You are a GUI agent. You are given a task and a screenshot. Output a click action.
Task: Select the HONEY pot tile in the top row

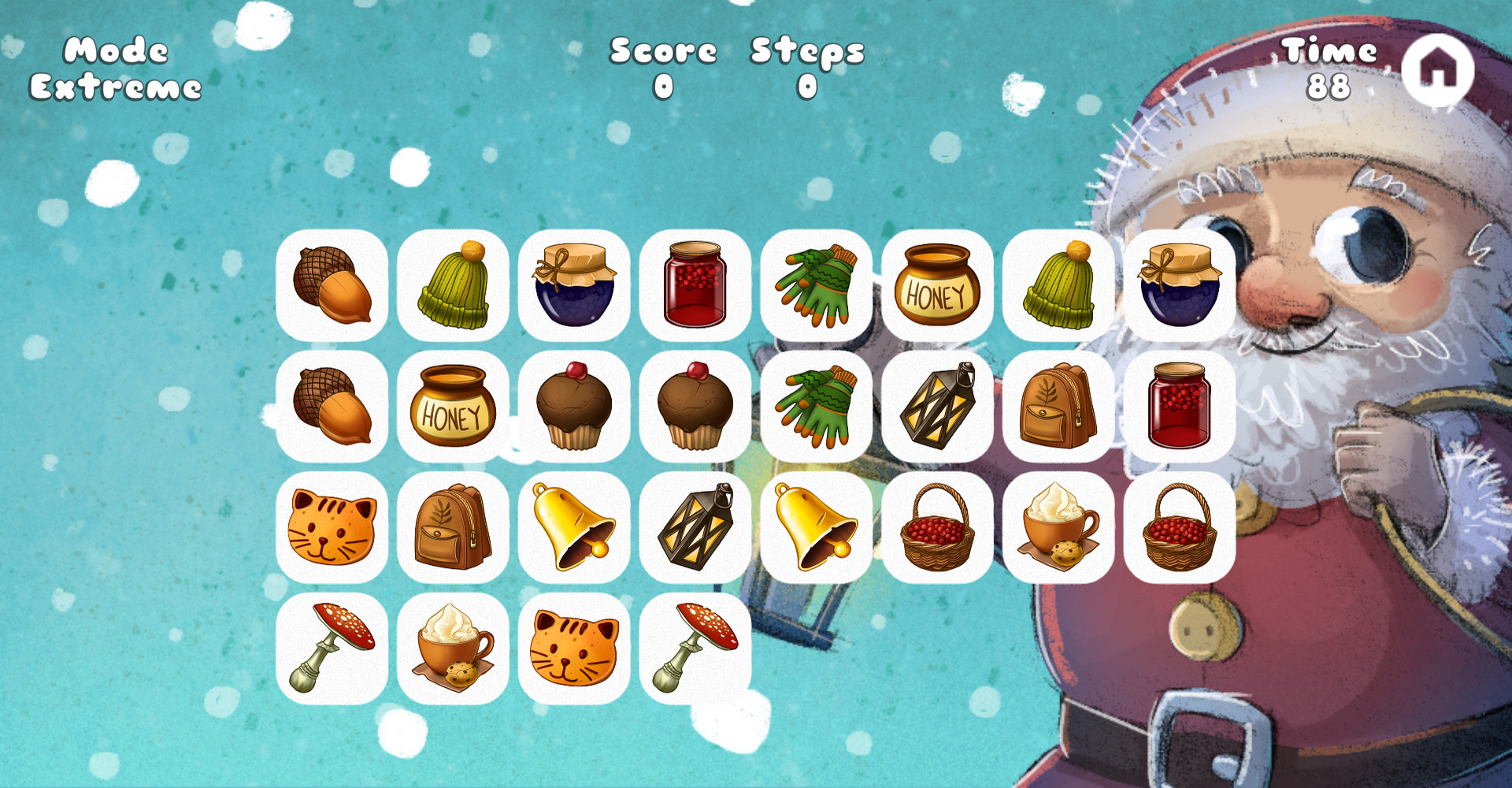(x=939, y=286)
